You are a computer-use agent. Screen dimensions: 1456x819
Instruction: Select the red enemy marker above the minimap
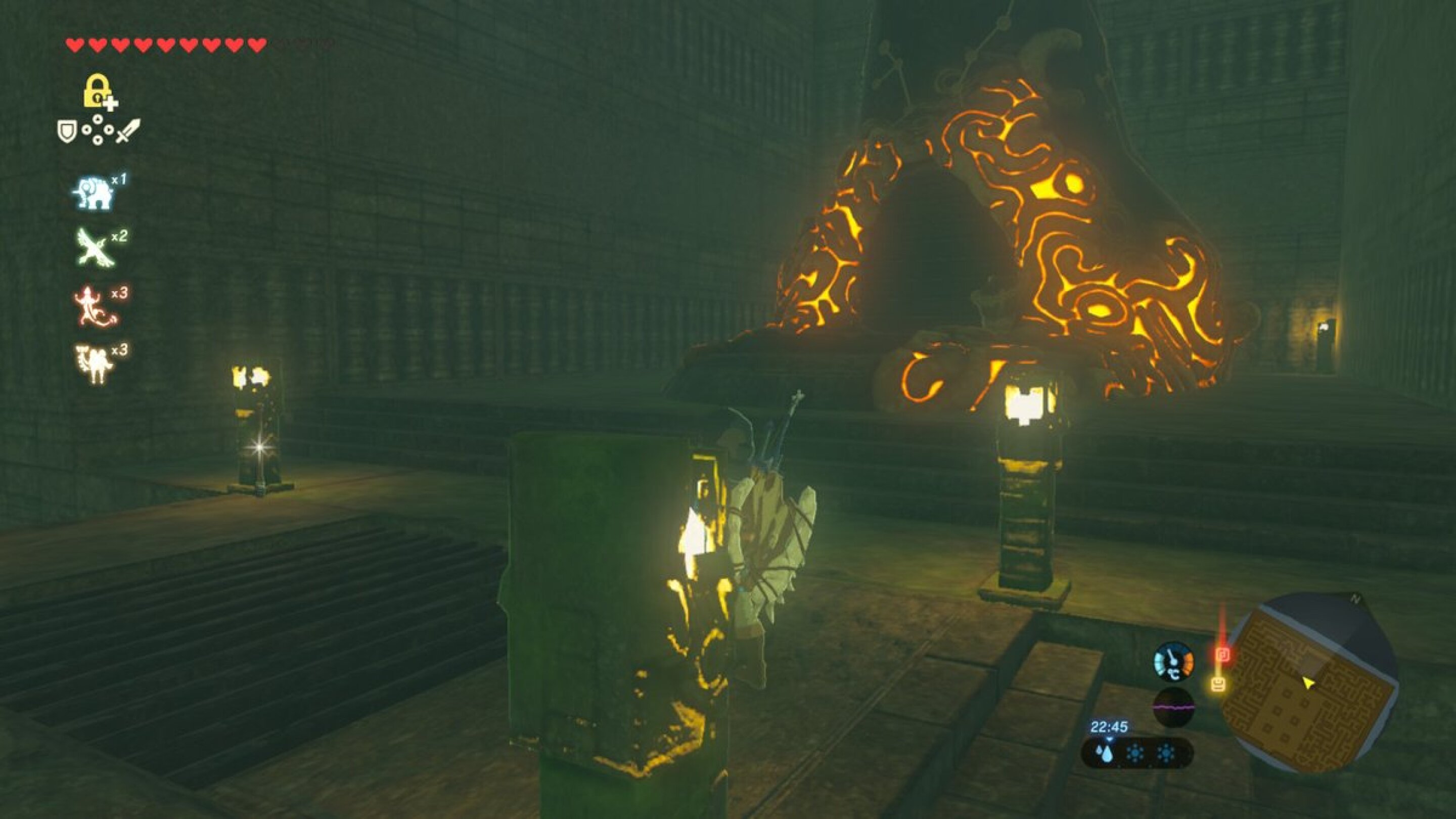[1223, 655]
